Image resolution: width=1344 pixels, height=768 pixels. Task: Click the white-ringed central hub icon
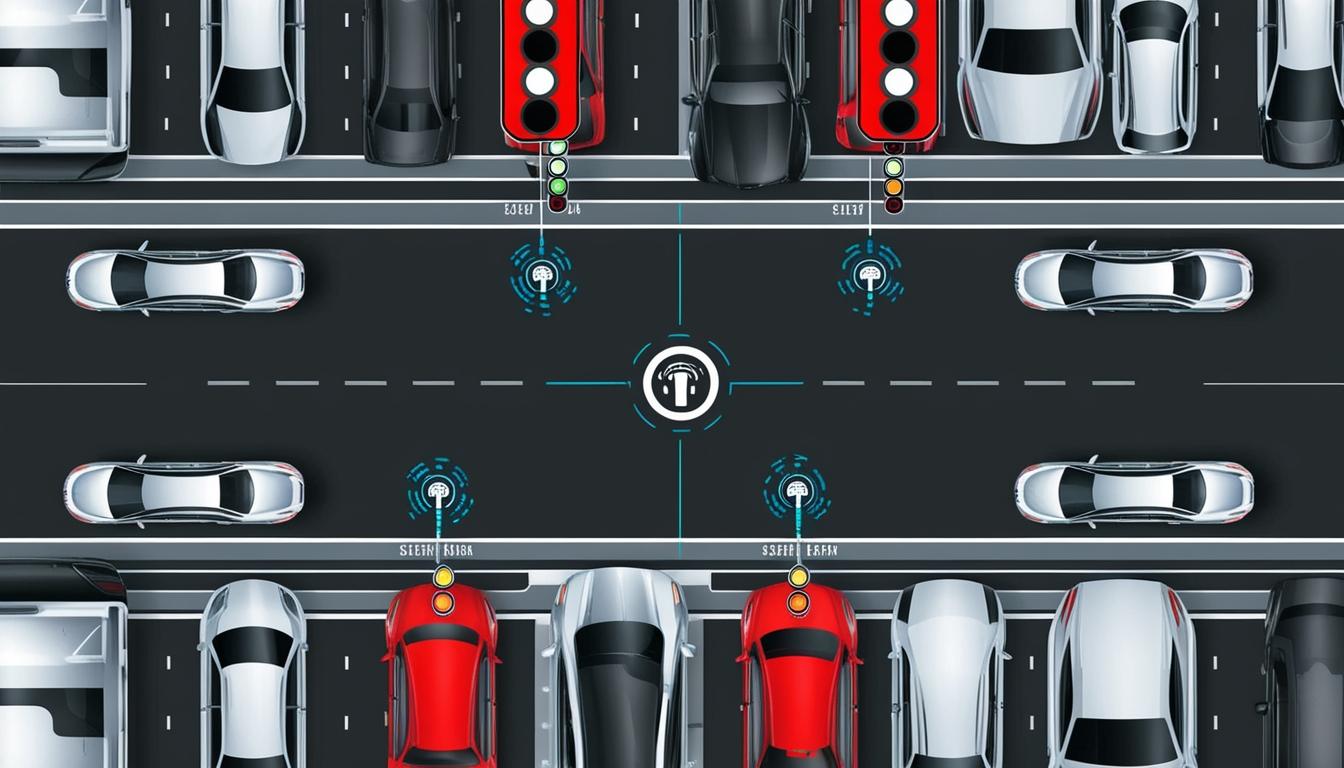click(x=679, y=383)
